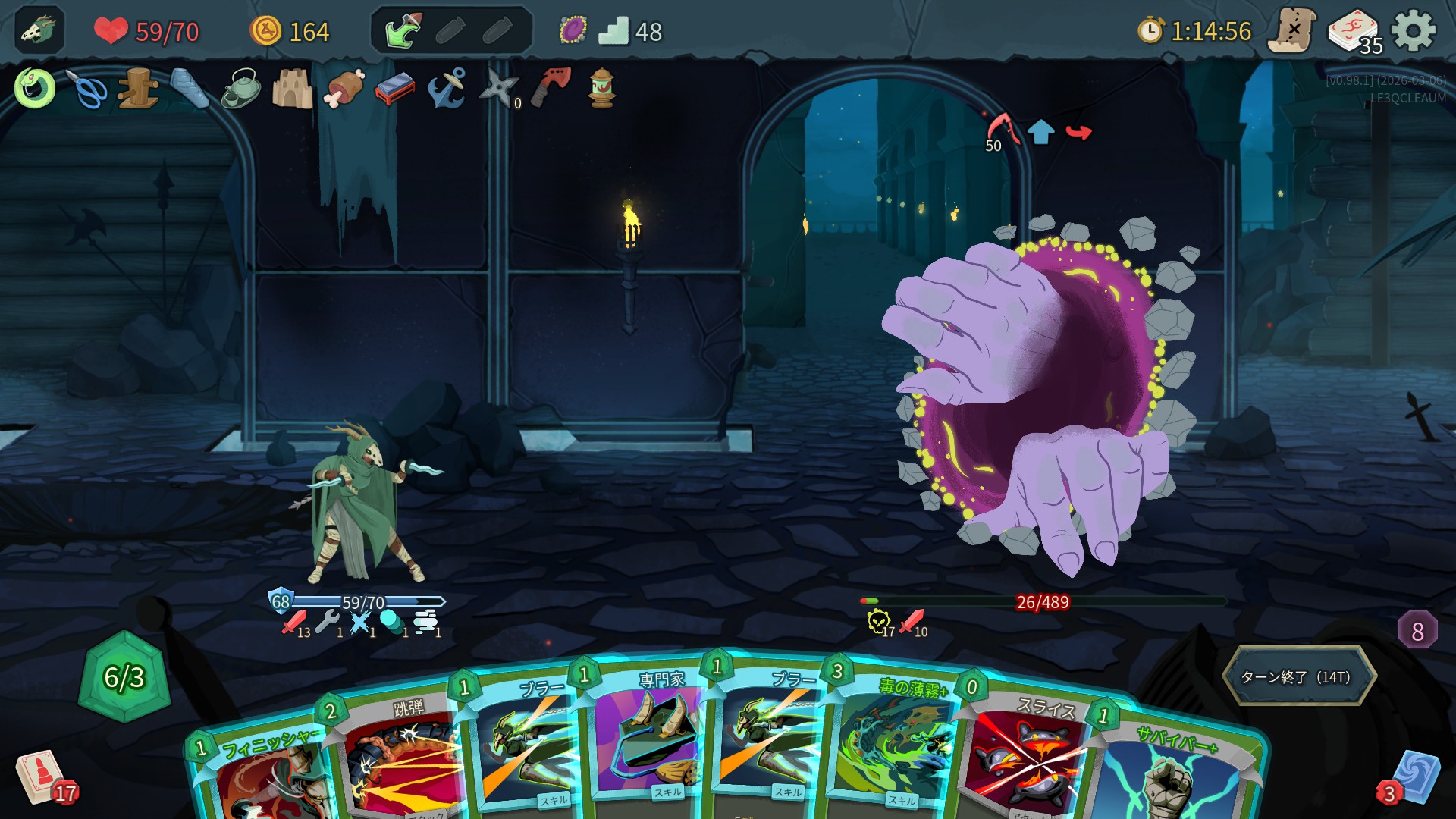Inspect the meat on the bone relic
The image size is (1456, 819).
[344, 89]
